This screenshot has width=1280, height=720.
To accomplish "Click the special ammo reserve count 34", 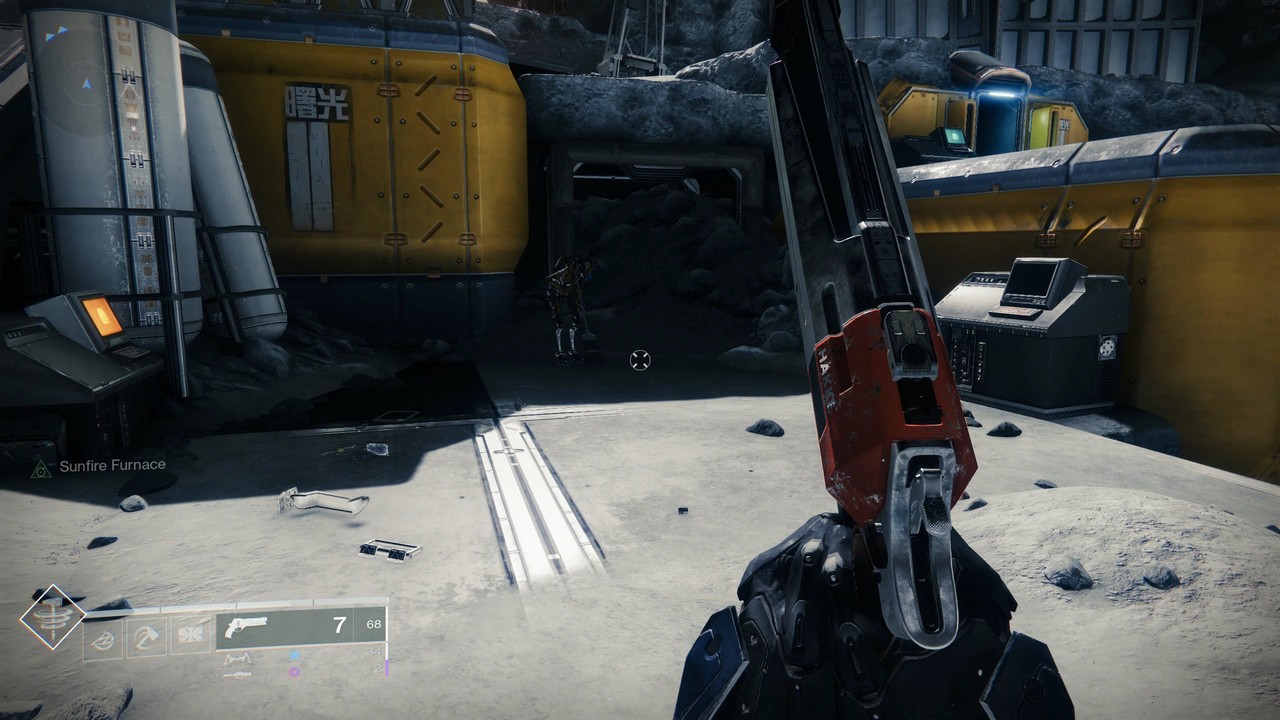I will click(376, 651).
